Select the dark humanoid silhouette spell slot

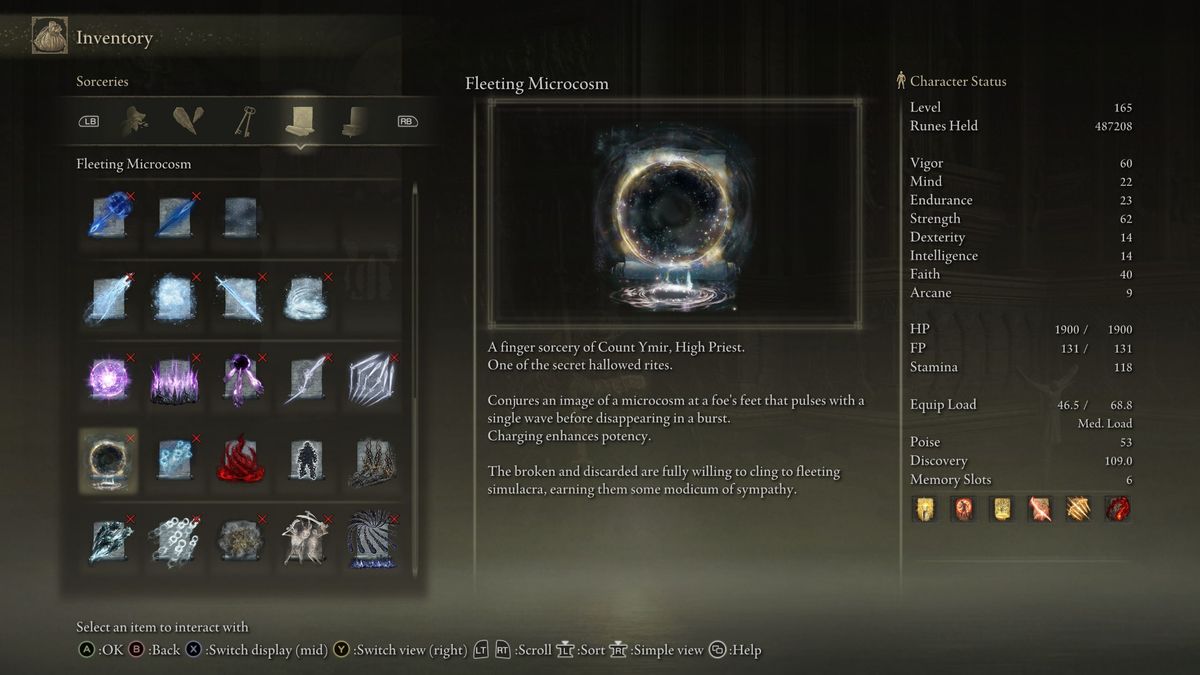pos(305,461)
